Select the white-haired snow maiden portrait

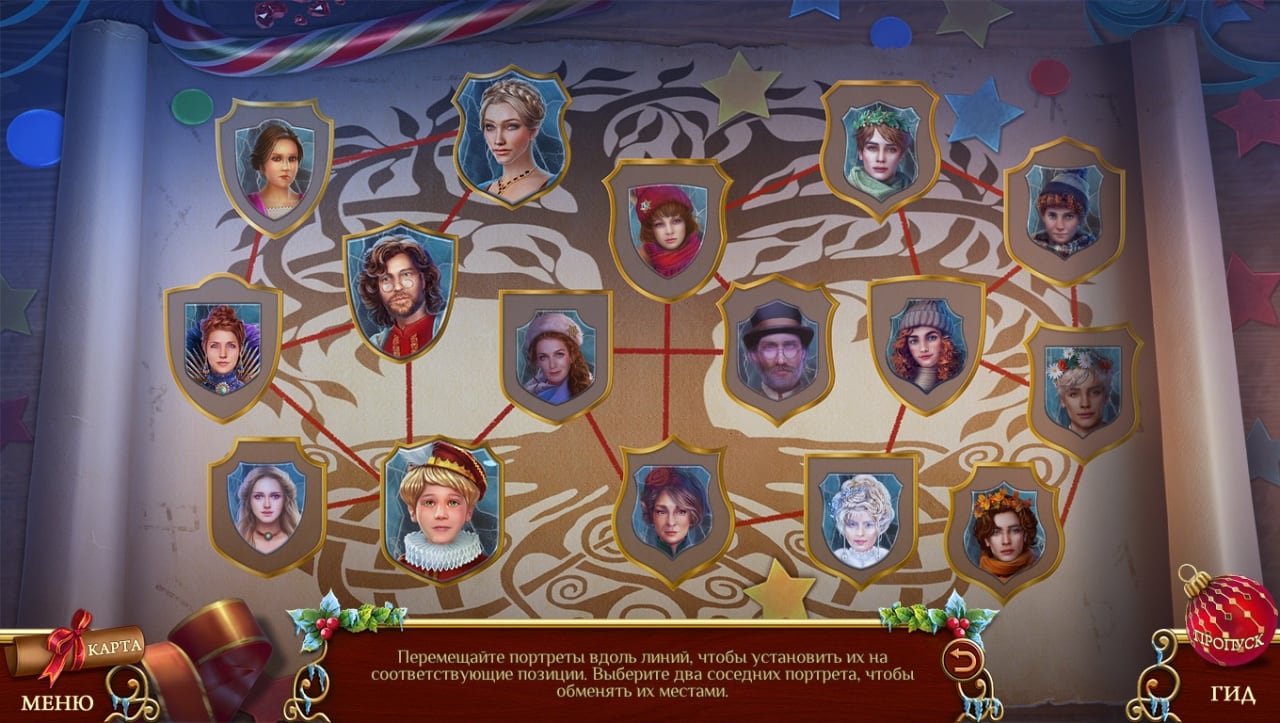tap(861, 519)
